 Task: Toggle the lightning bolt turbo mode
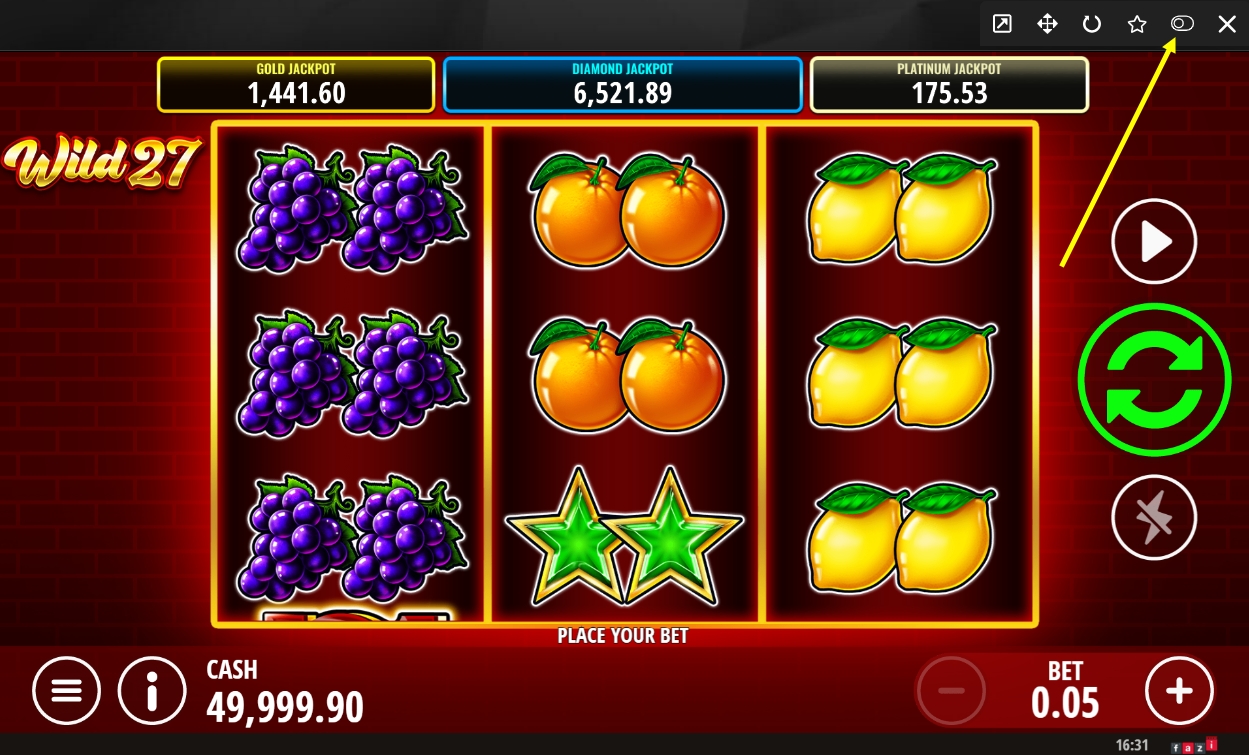1154,517
